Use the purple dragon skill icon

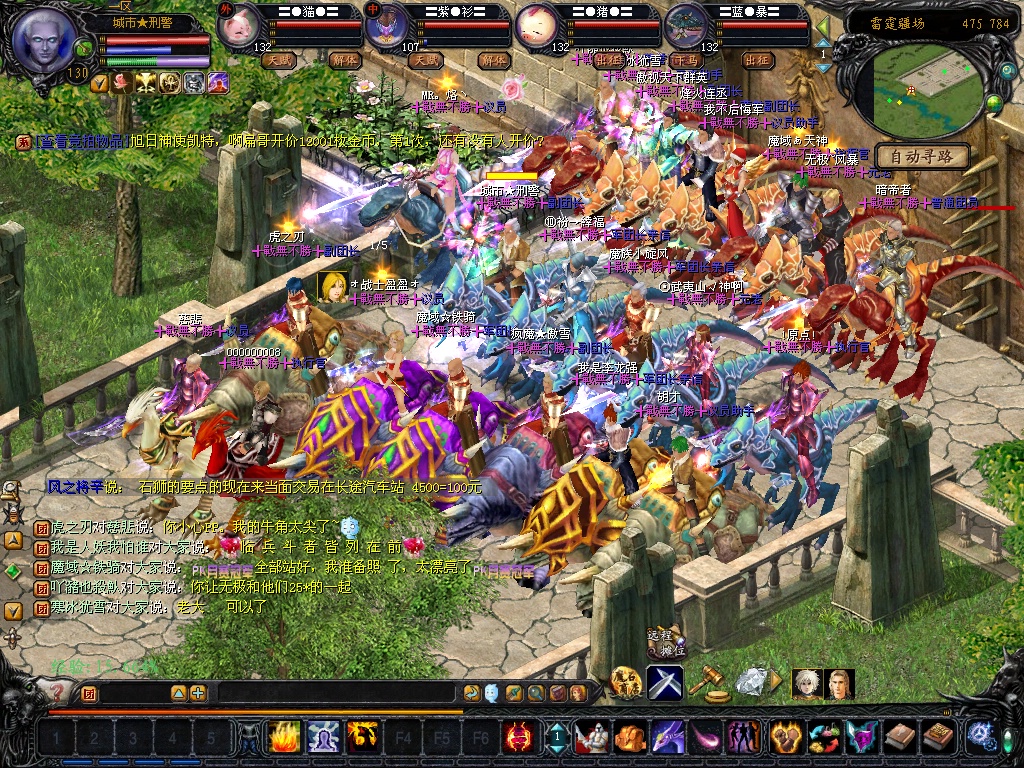pyautogui.click(x=667, y=737)
